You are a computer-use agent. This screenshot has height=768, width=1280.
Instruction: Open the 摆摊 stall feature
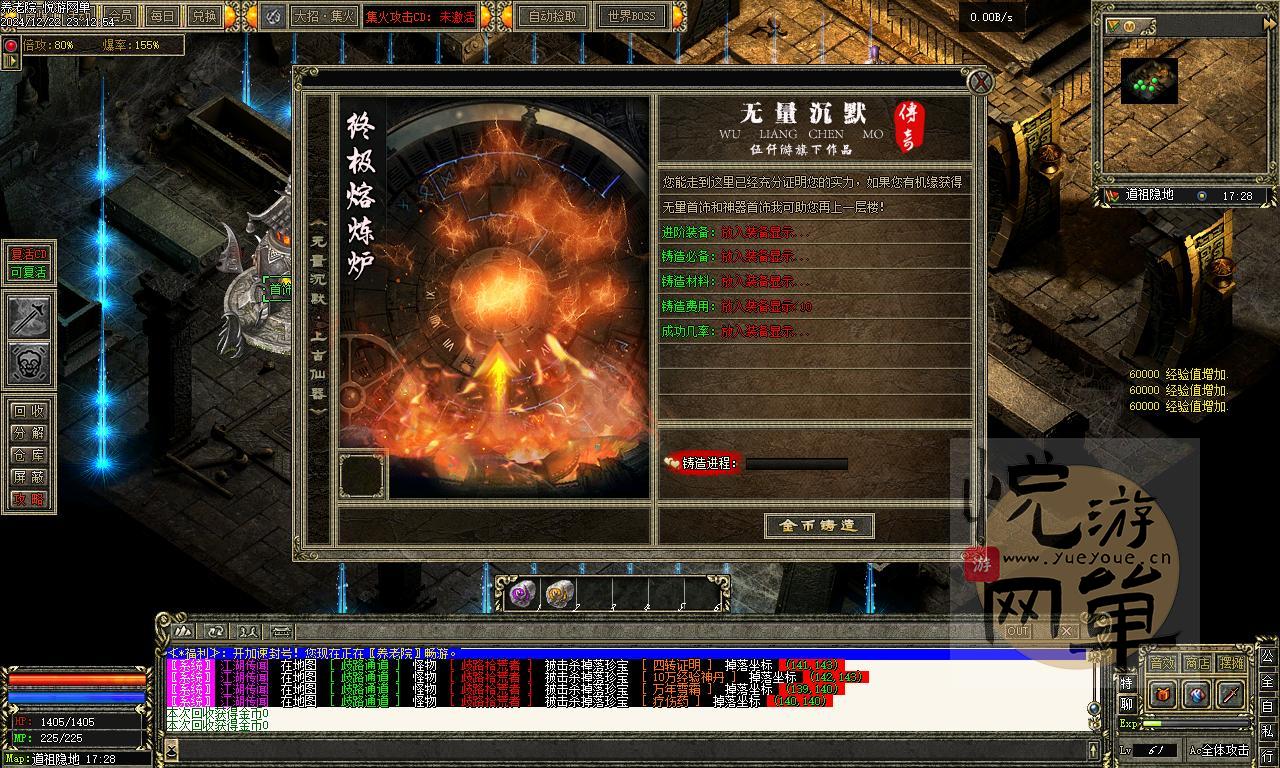pyautogui.click(x=1231, y=663)
